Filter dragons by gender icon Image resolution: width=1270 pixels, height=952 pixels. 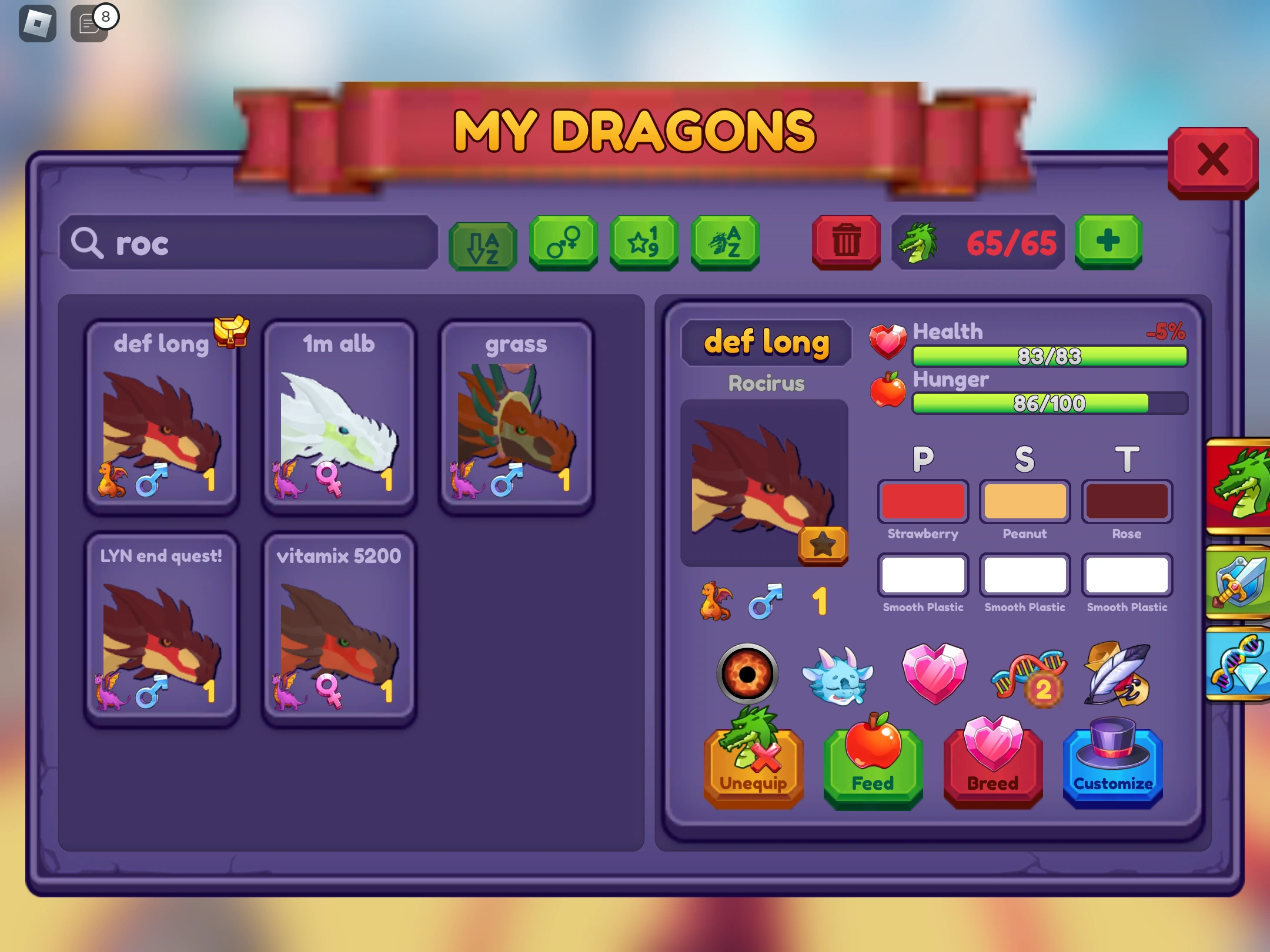click(x=563, y=244)
